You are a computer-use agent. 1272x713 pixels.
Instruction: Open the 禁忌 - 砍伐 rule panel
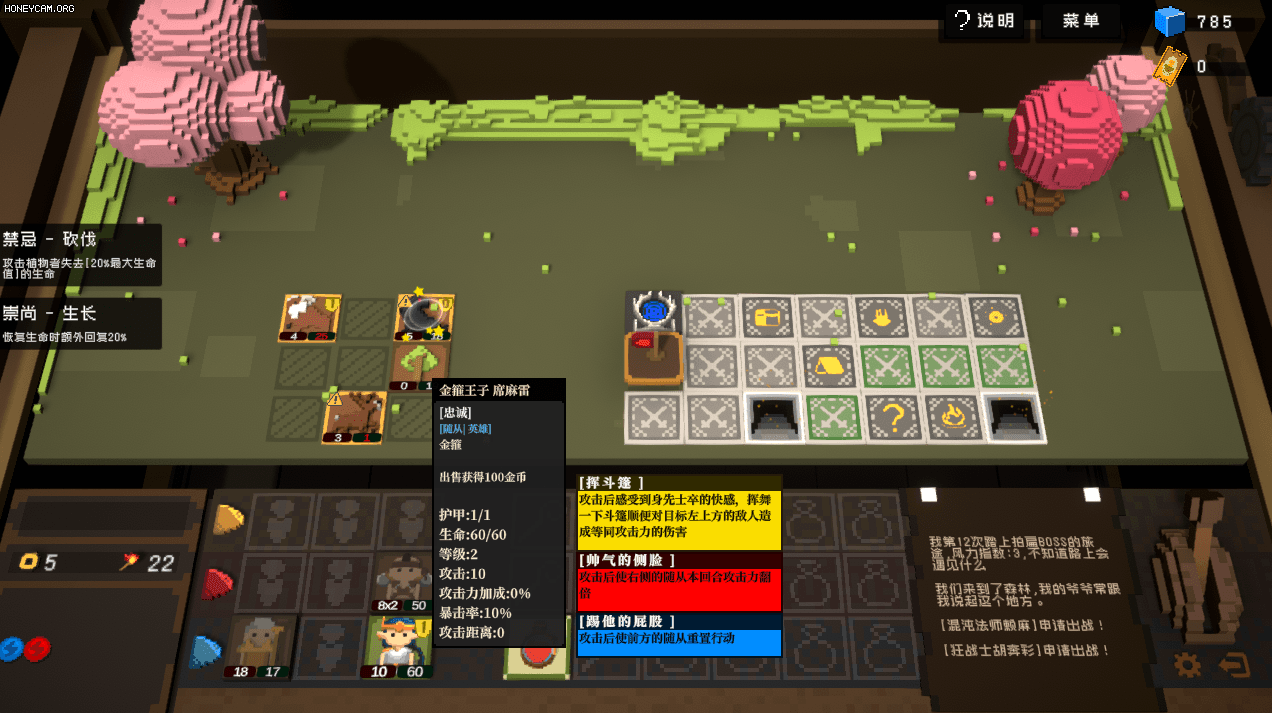click(x=80, y=254)
